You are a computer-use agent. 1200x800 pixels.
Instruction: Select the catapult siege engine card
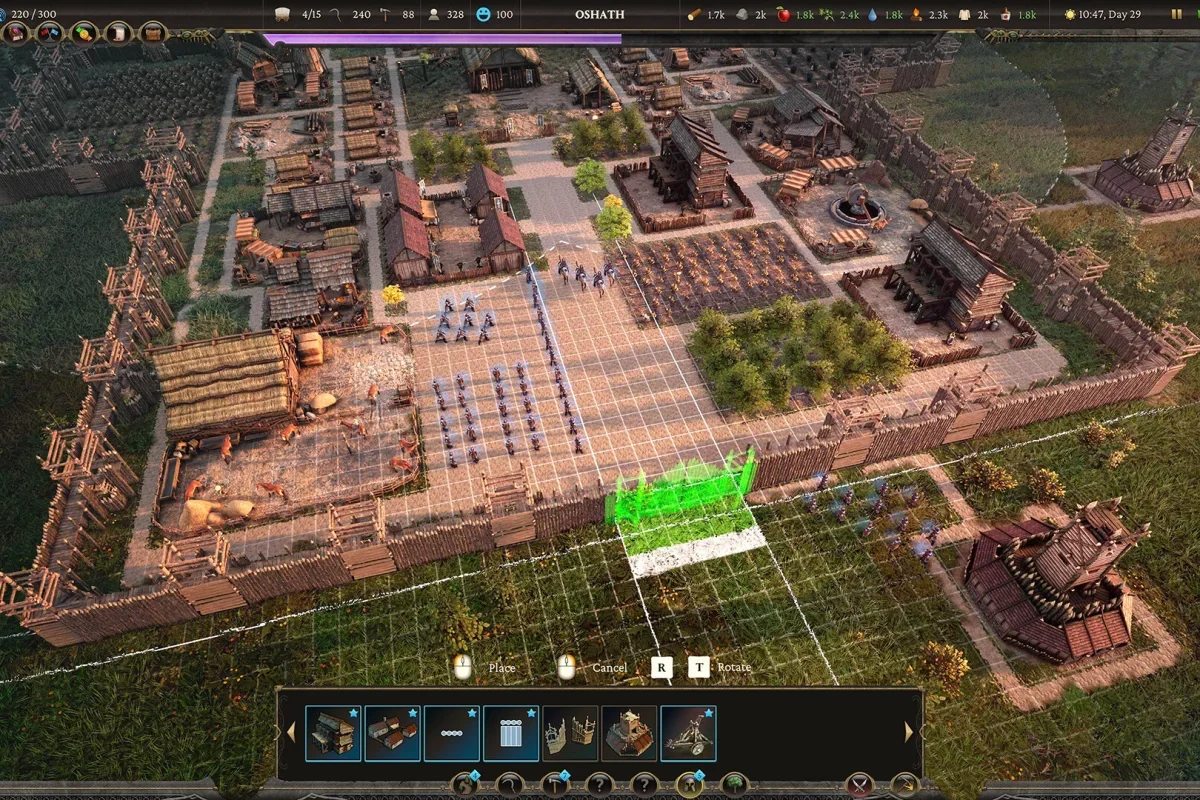coord(688,733)
